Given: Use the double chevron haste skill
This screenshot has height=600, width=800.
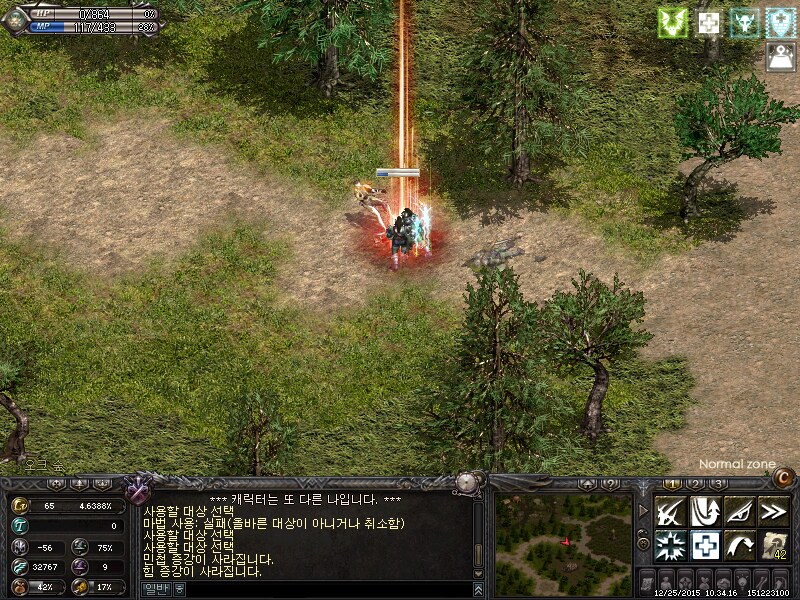Looking at the screenshot, I should 773,511.
